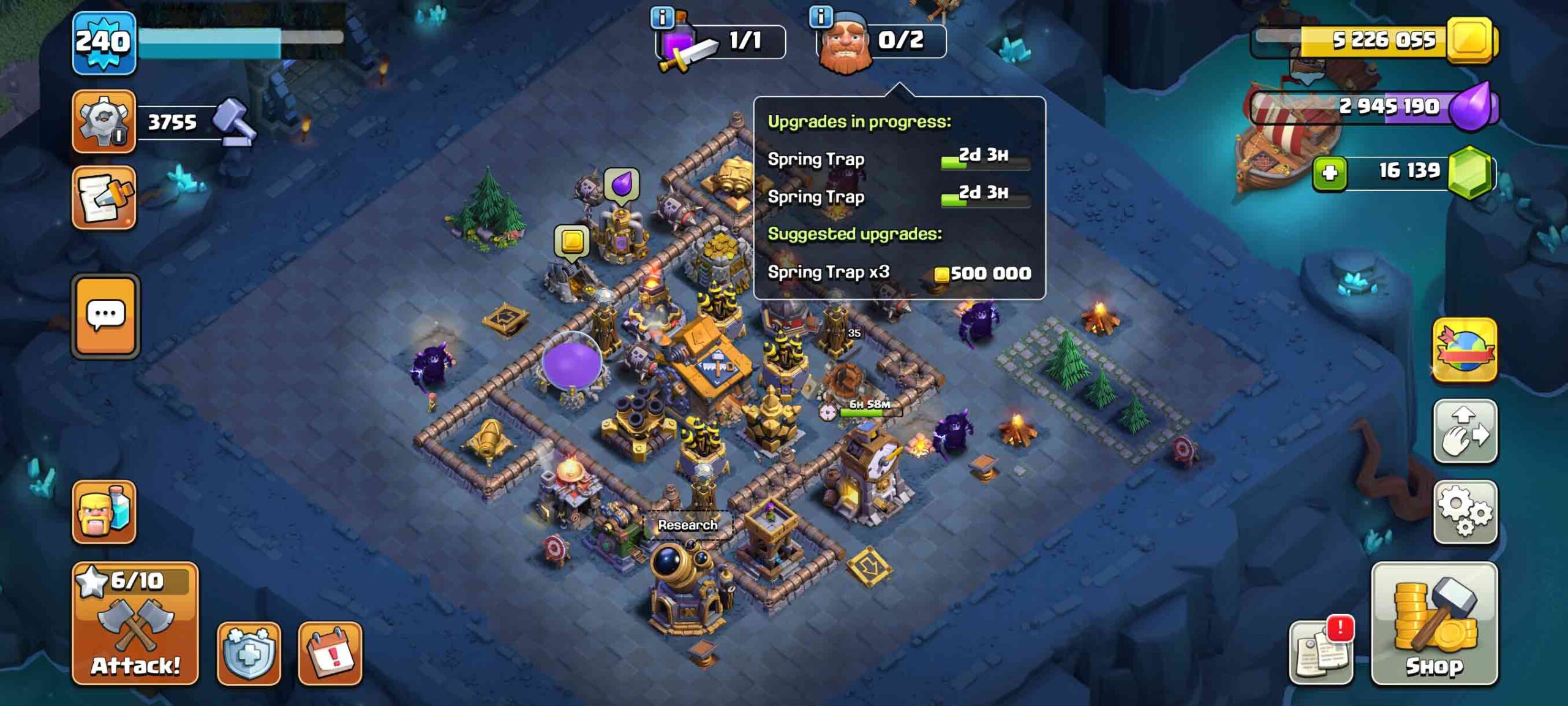Open the master builder info counter
Viewport: 1568px width, 706px height.
coord(881,41)
